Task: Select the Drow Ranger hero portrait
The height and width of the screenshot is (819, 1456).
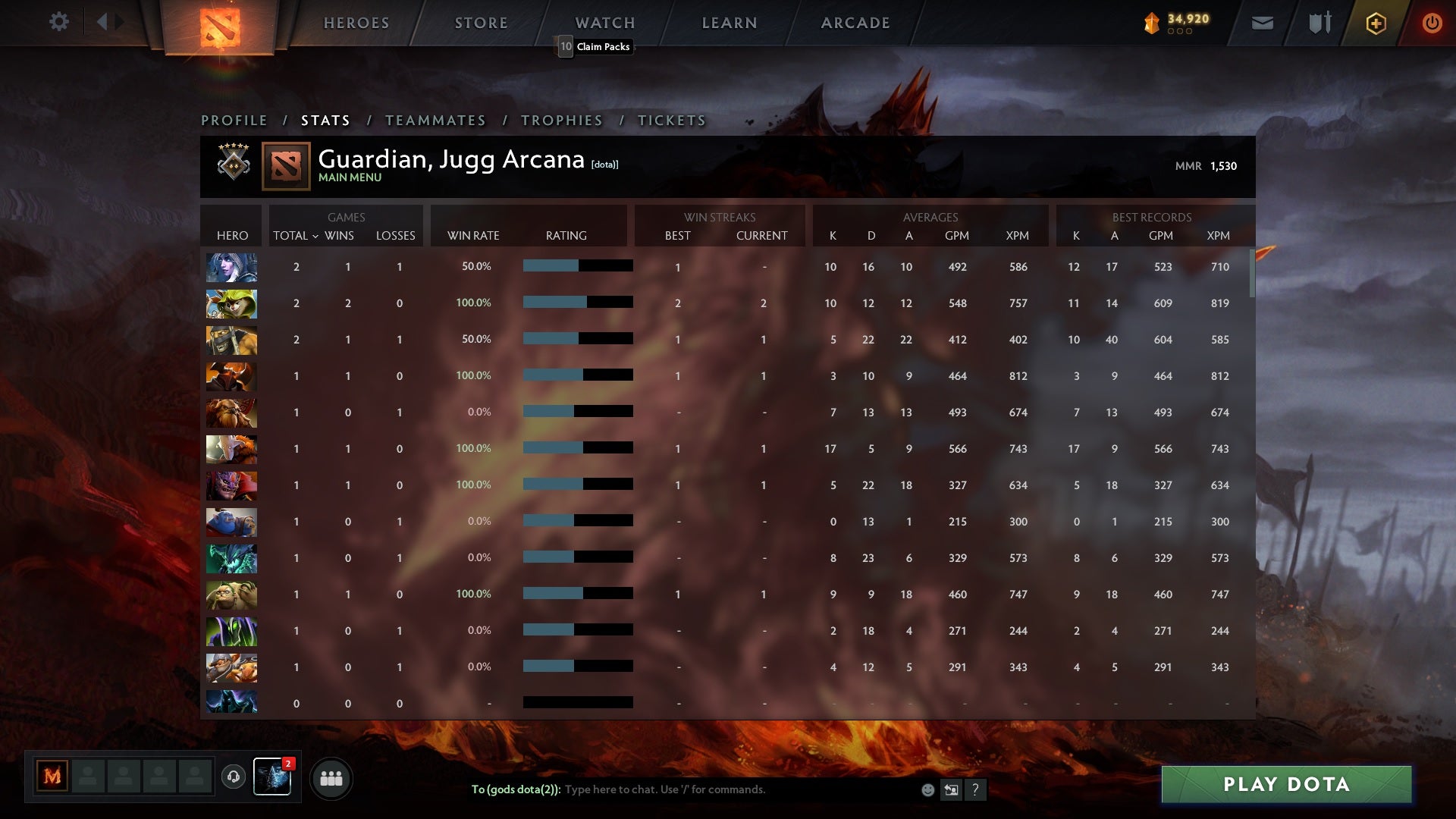Action: point(231,267)
